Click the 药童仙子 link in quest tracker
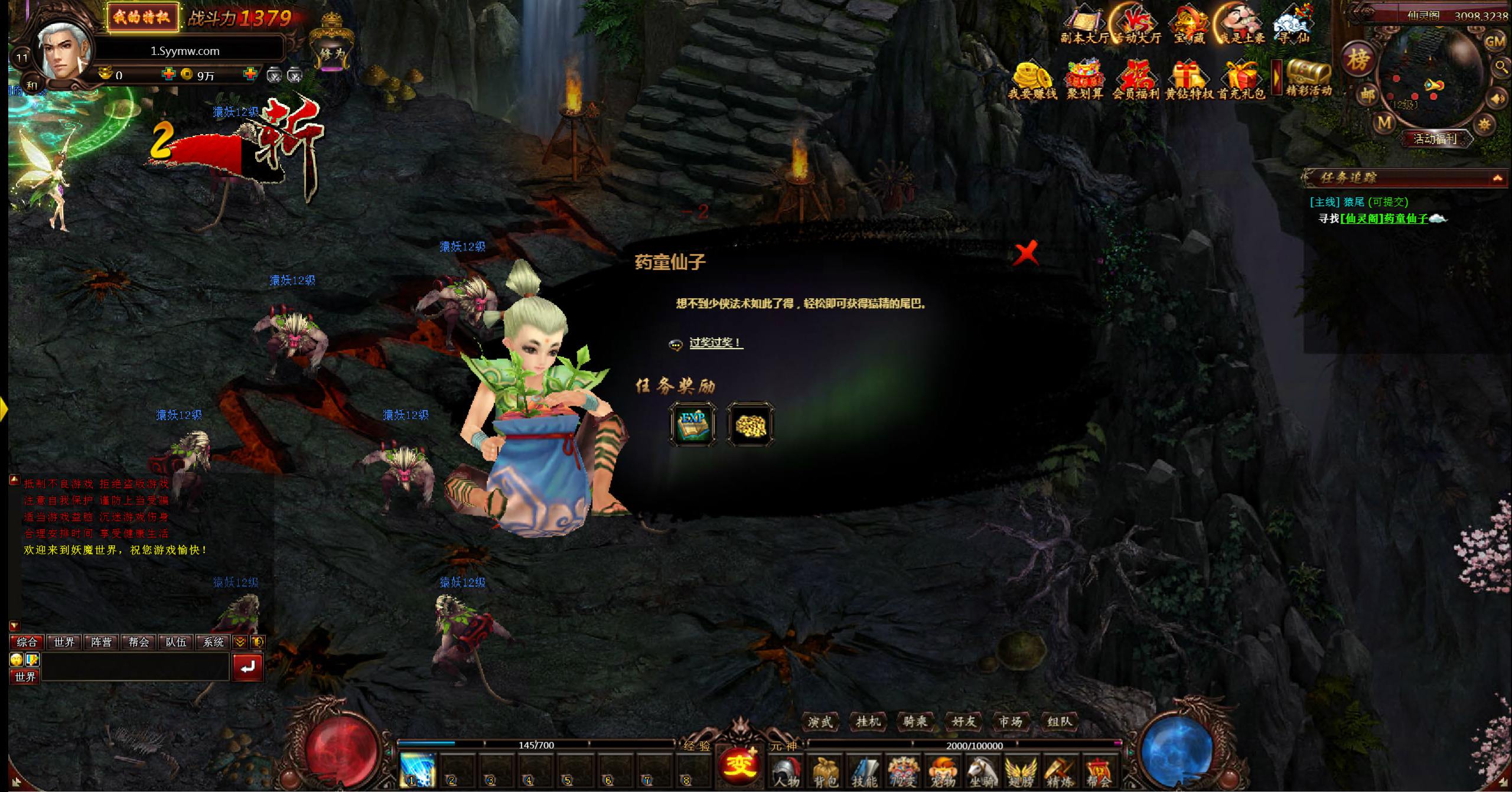 click(1384, 219)
